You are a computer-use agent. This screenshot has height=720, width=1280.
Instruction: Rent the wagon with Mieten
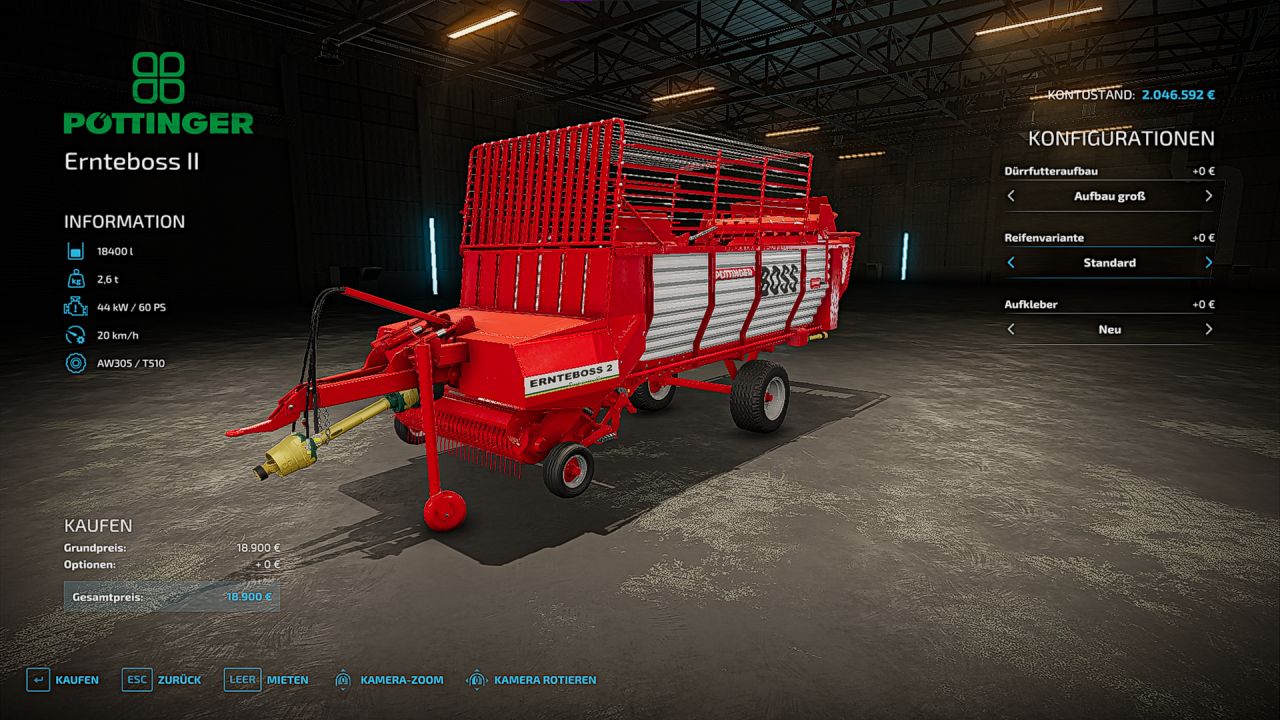pos(266,680)
